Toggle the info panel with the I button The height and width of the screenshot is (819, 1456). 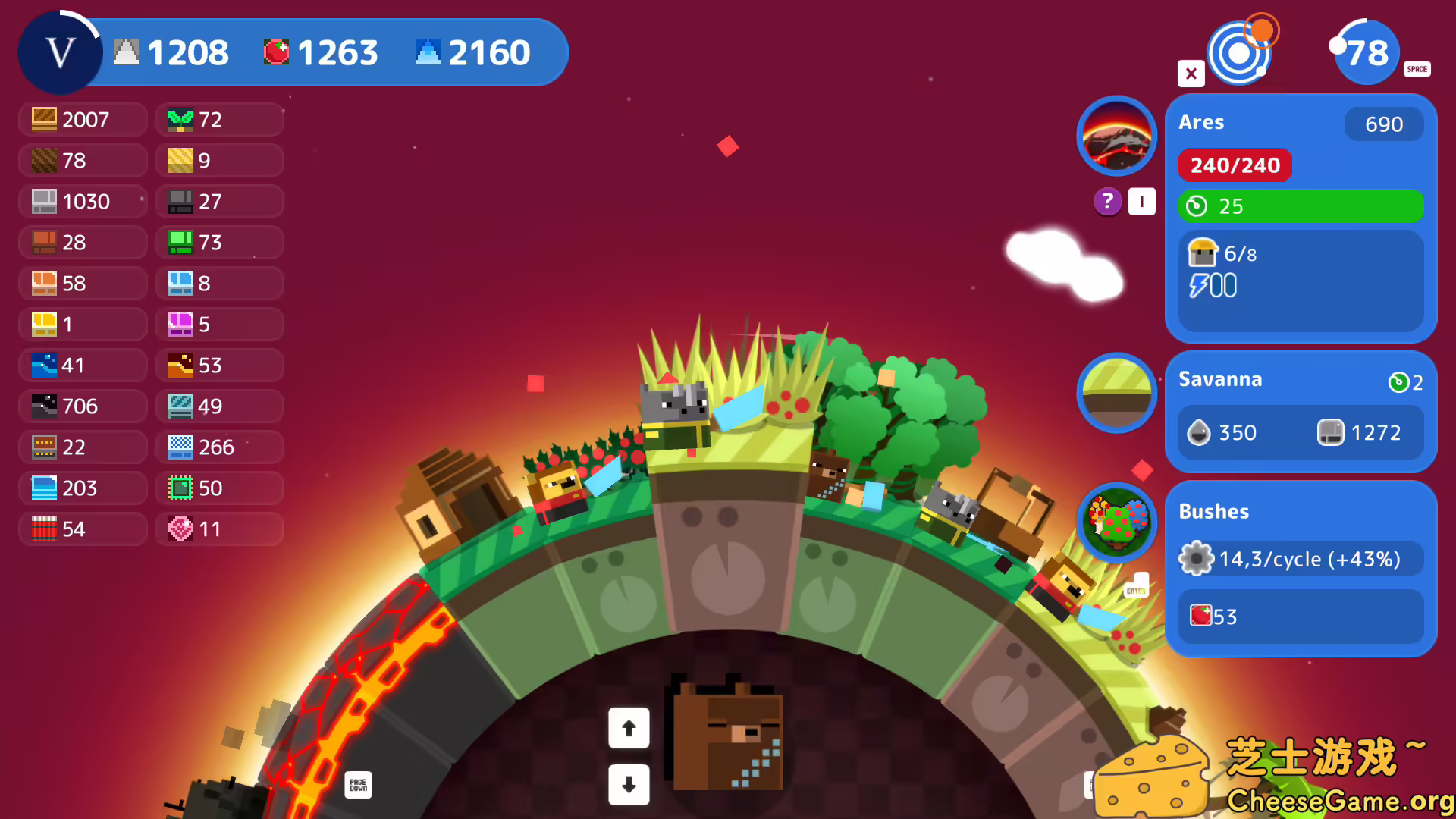(1141, 201)
